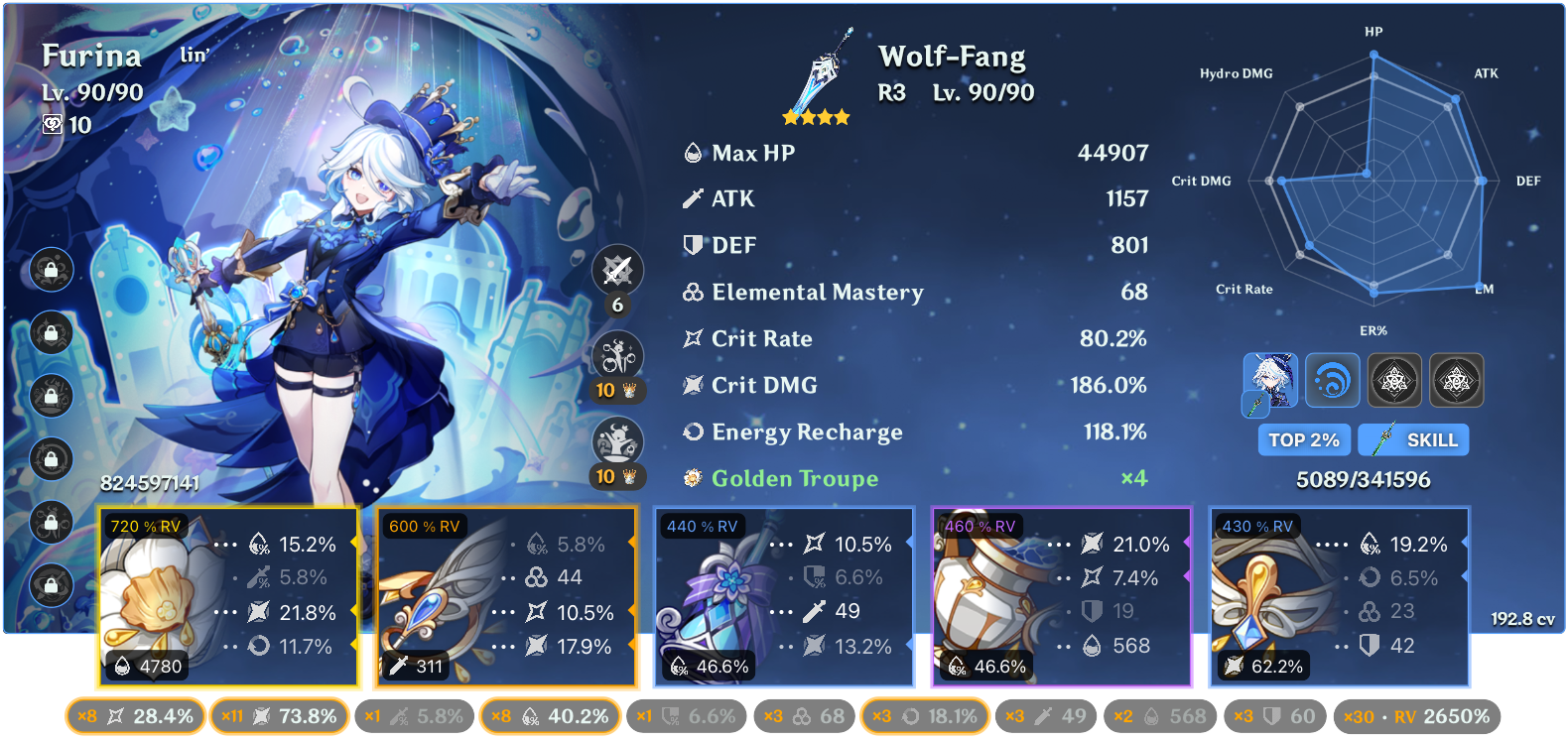Viewport: 1568px width, 741px height.
Task: Switch to the SKILL ranking view
Action: pos(1413,439)
